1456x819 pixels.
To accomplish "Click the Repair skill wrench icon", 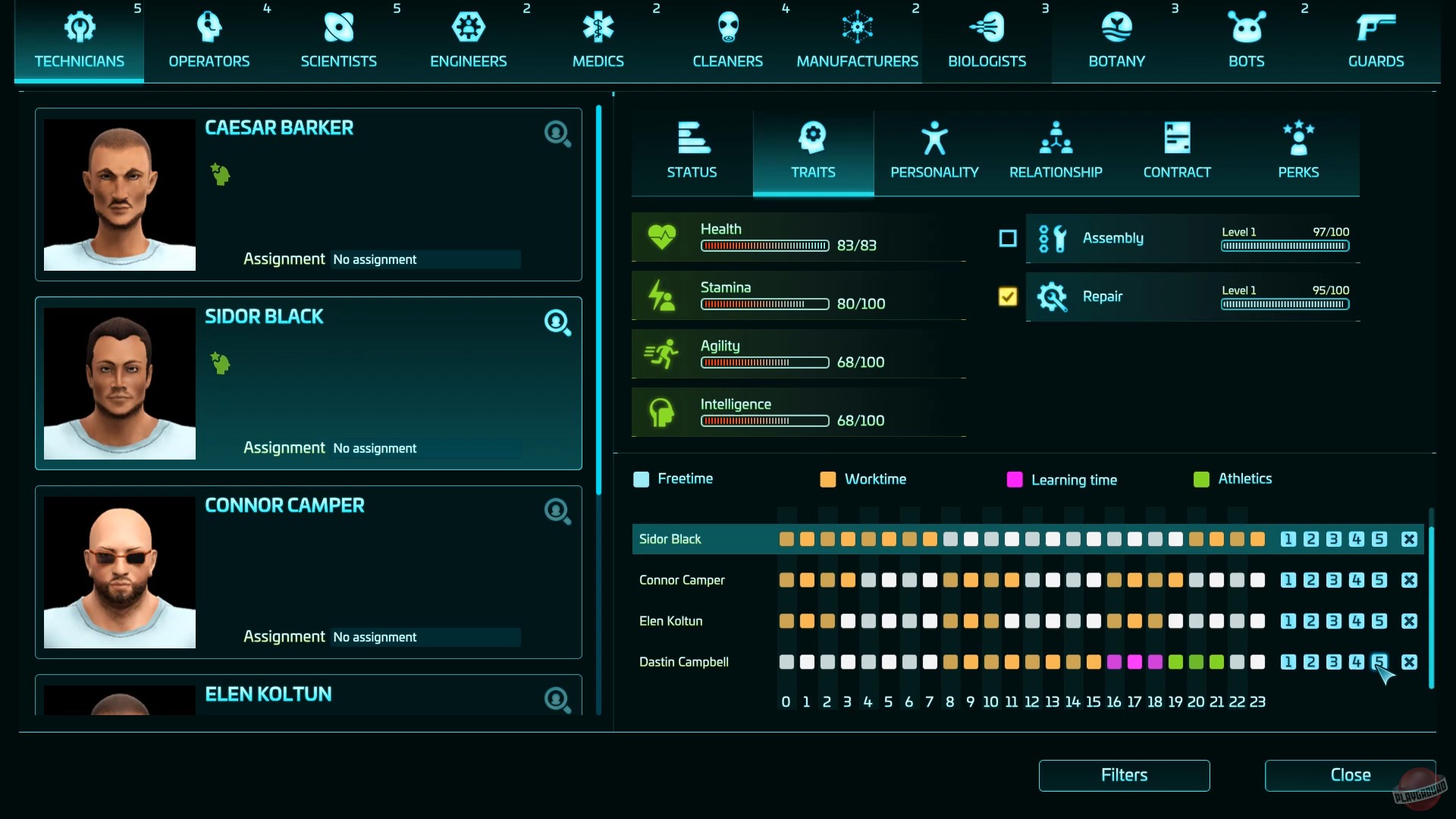I will (1053, 297).
